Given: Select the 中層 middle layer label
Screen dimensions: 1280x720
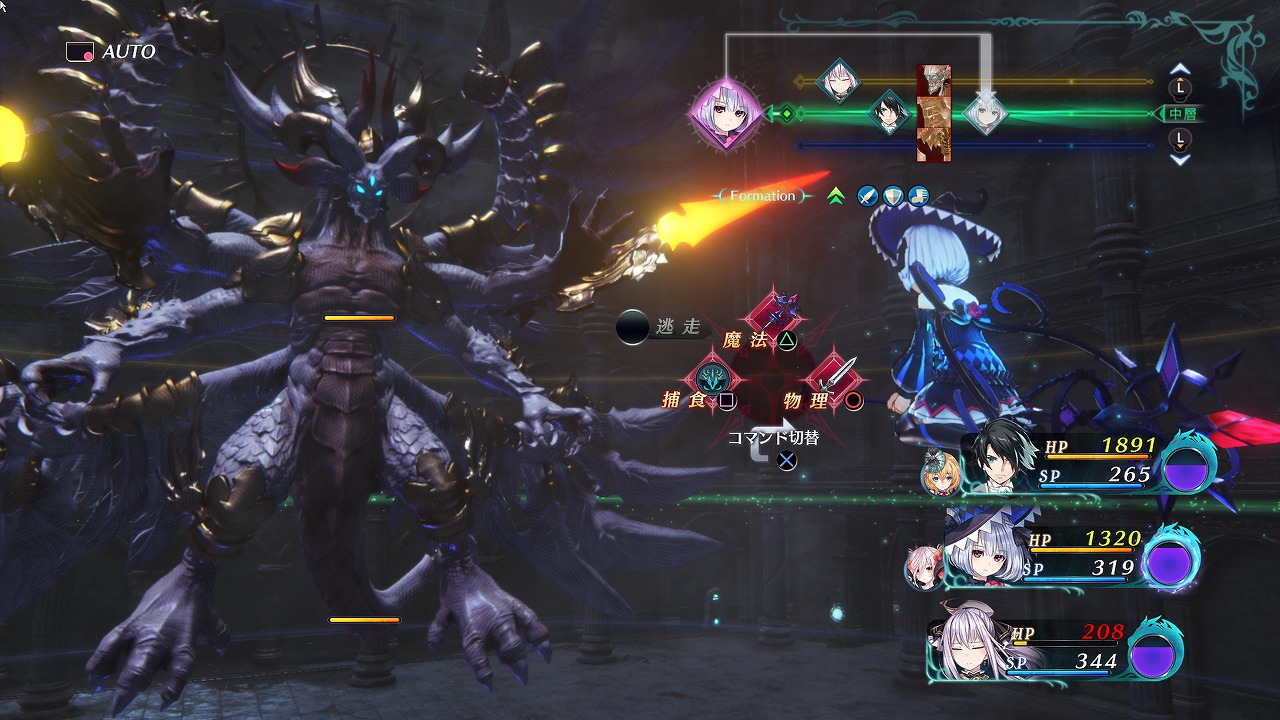Looking at the screenshot, I should pyautogui.click(x=1182, y=114).
